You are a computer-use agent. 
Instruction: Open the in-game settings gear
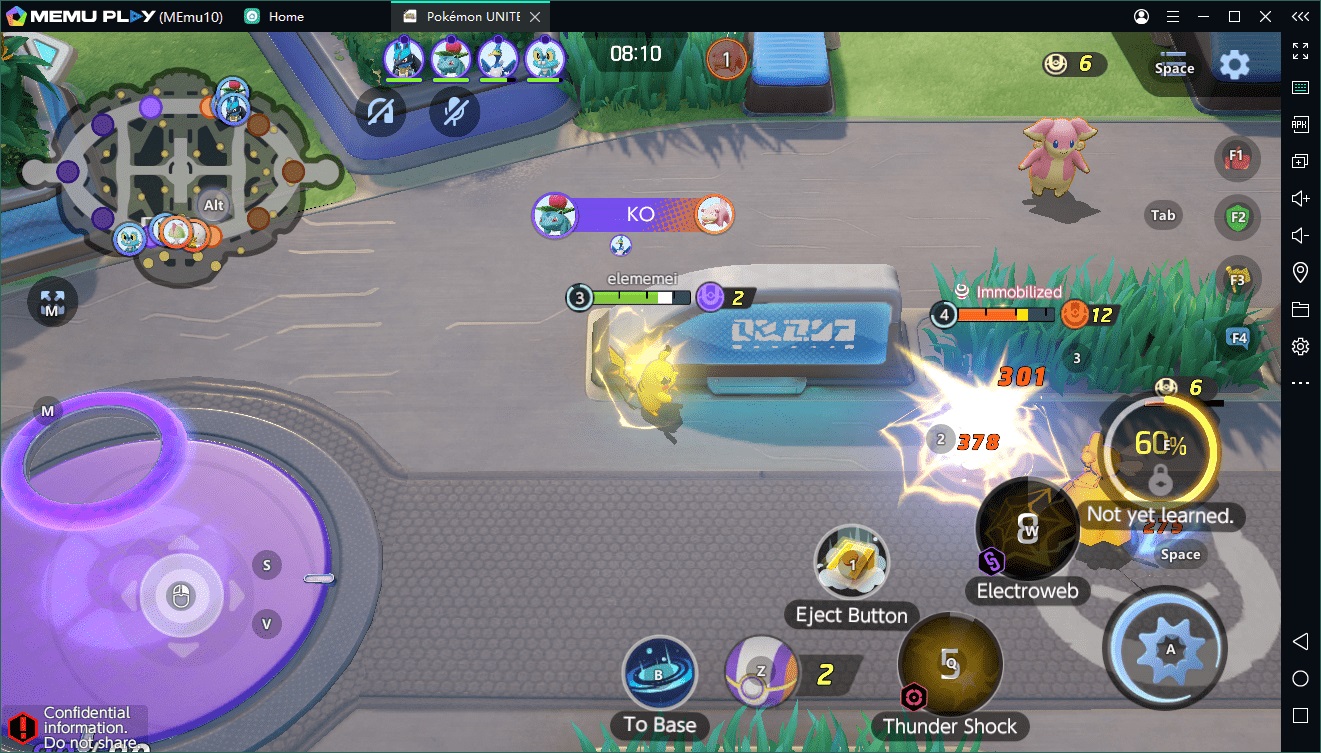click(1235, 62)
